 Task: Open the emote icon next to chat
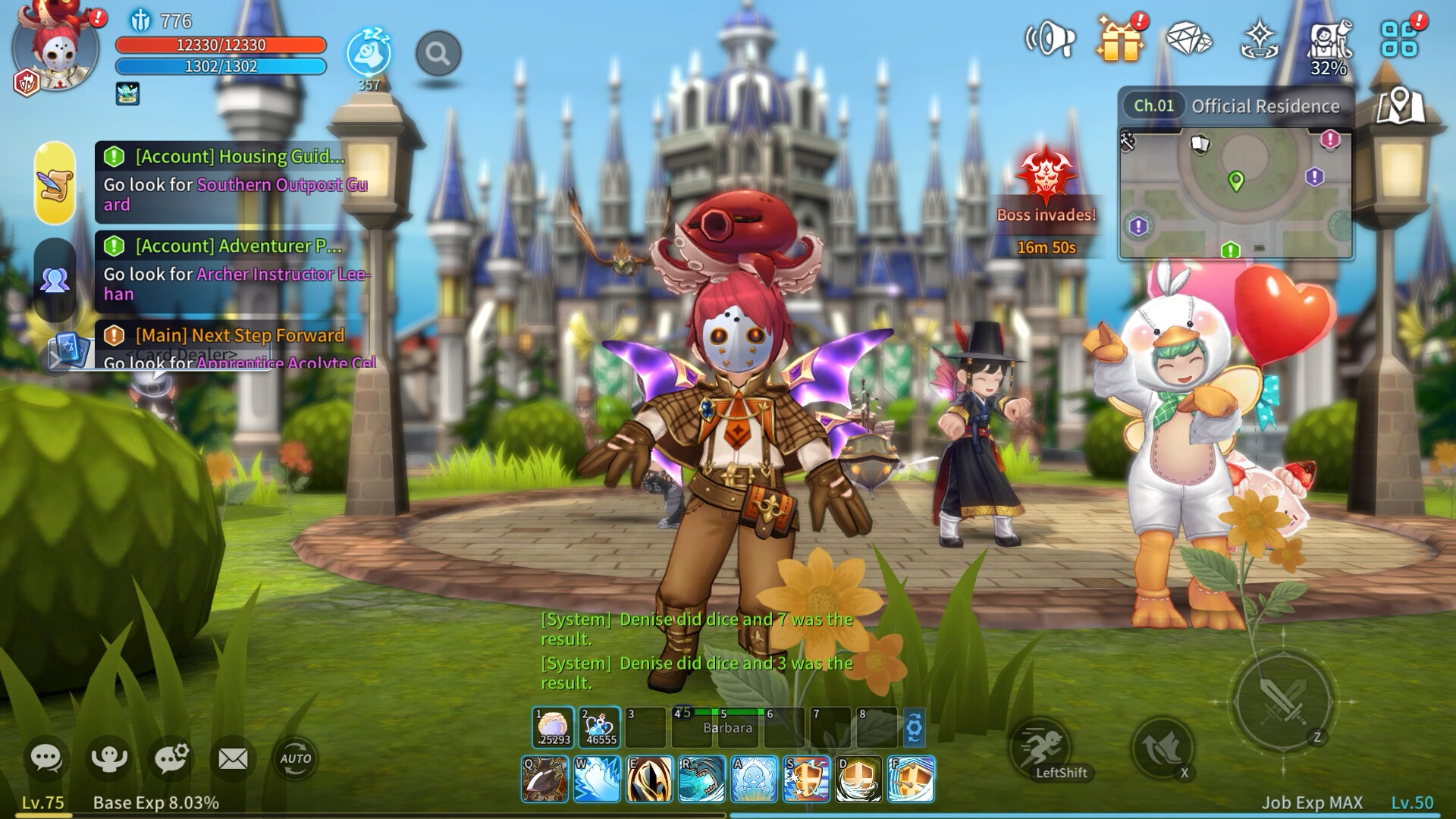[x=109, y=755]
